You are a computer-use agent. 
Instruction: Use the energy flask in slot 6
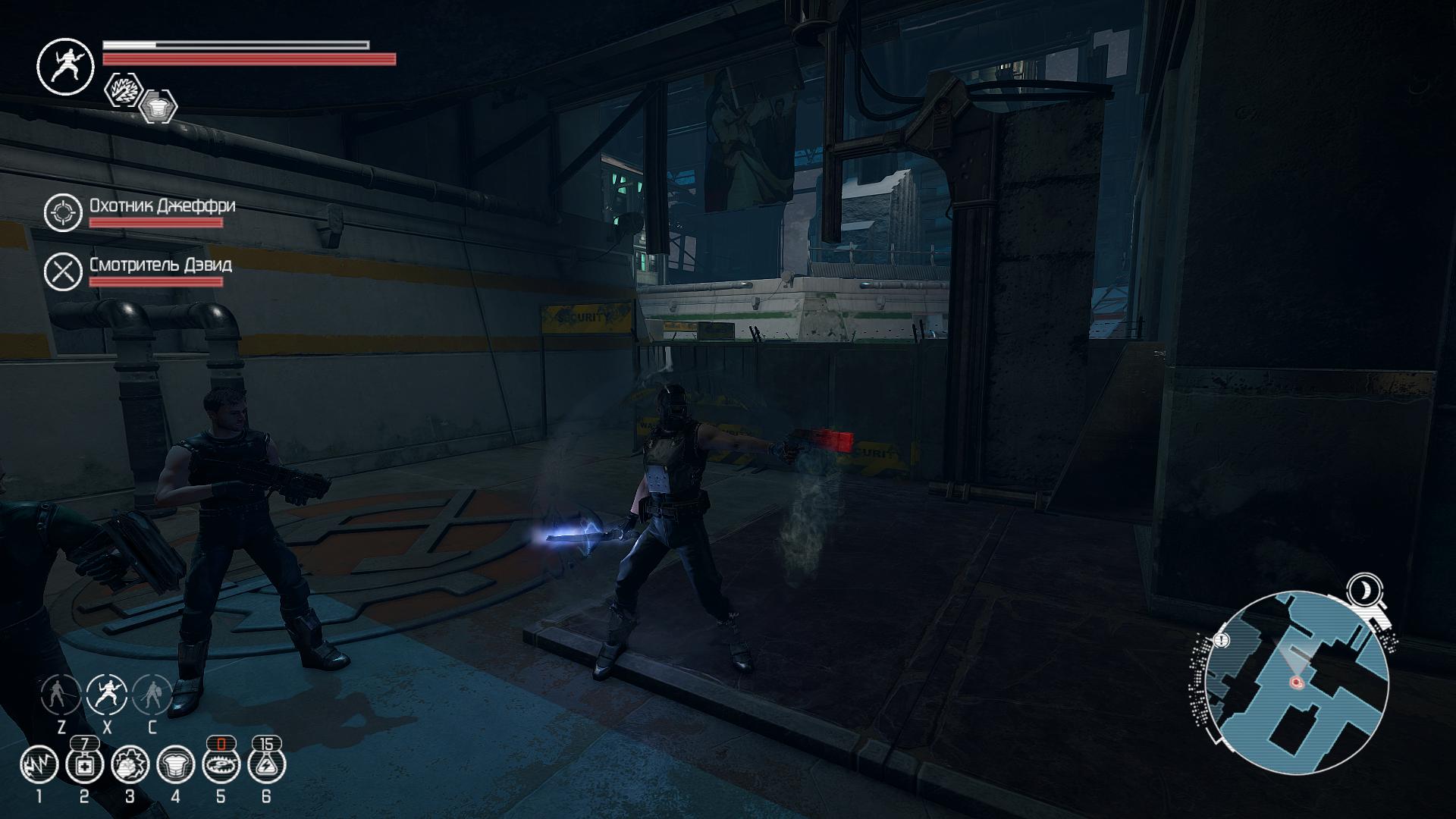(266, 764)
